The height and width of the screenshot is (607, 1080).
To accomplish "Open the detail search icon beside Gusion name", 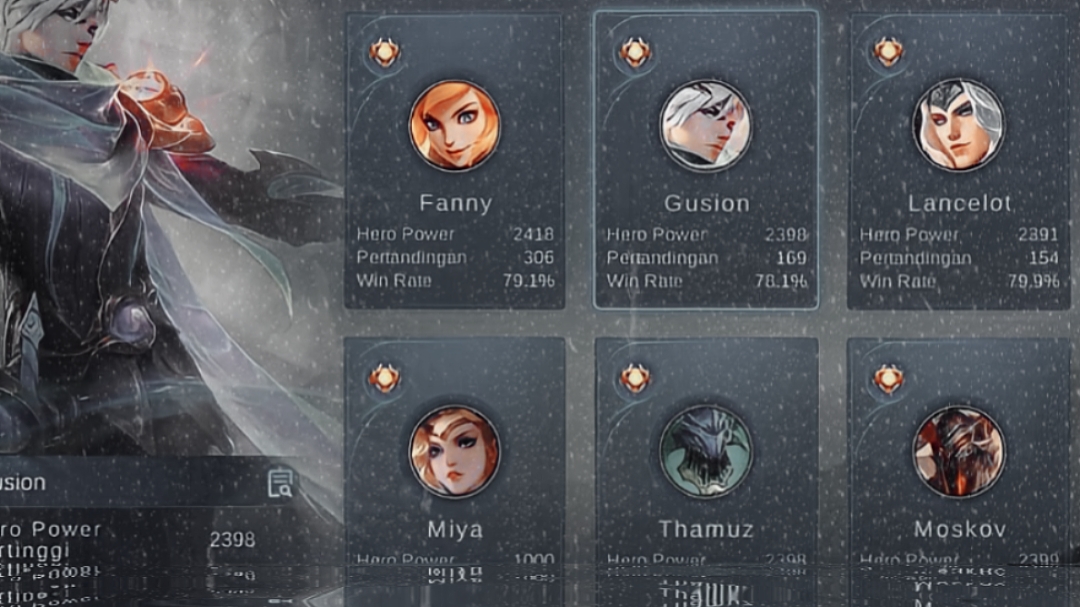I will click(280, 483).
